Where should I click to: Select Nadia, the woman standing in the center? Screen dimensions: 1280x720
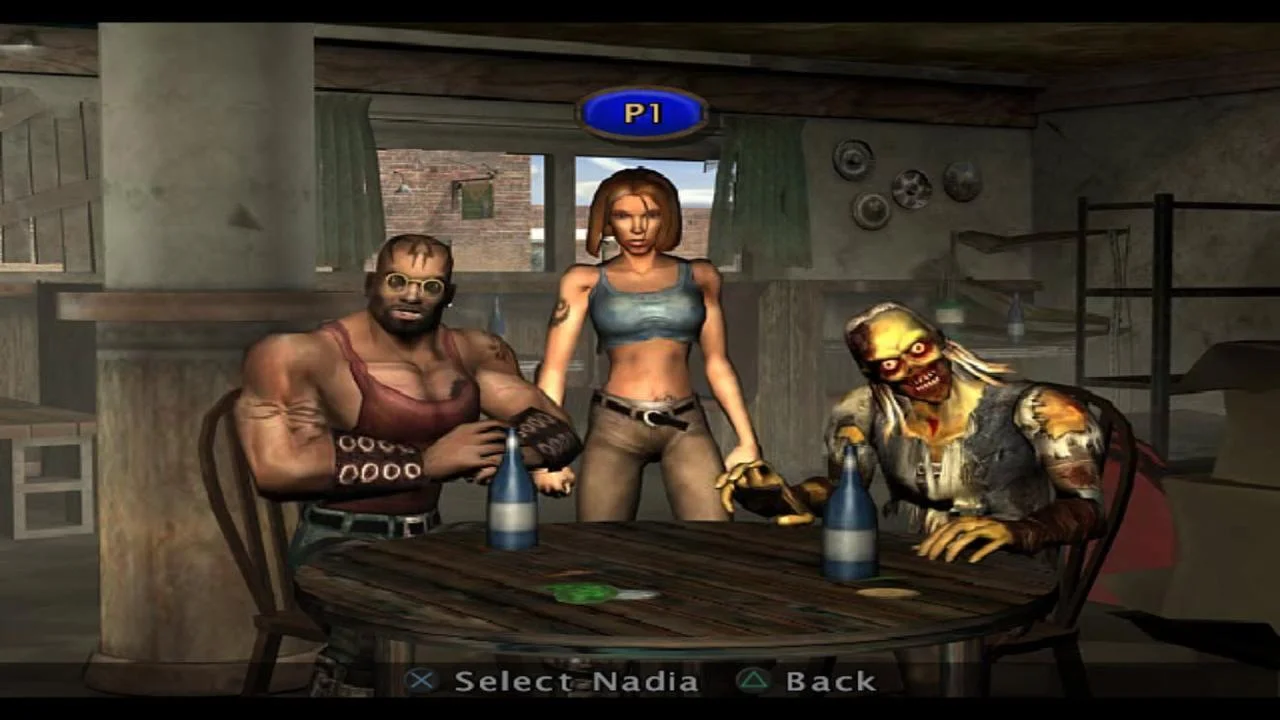645,330
